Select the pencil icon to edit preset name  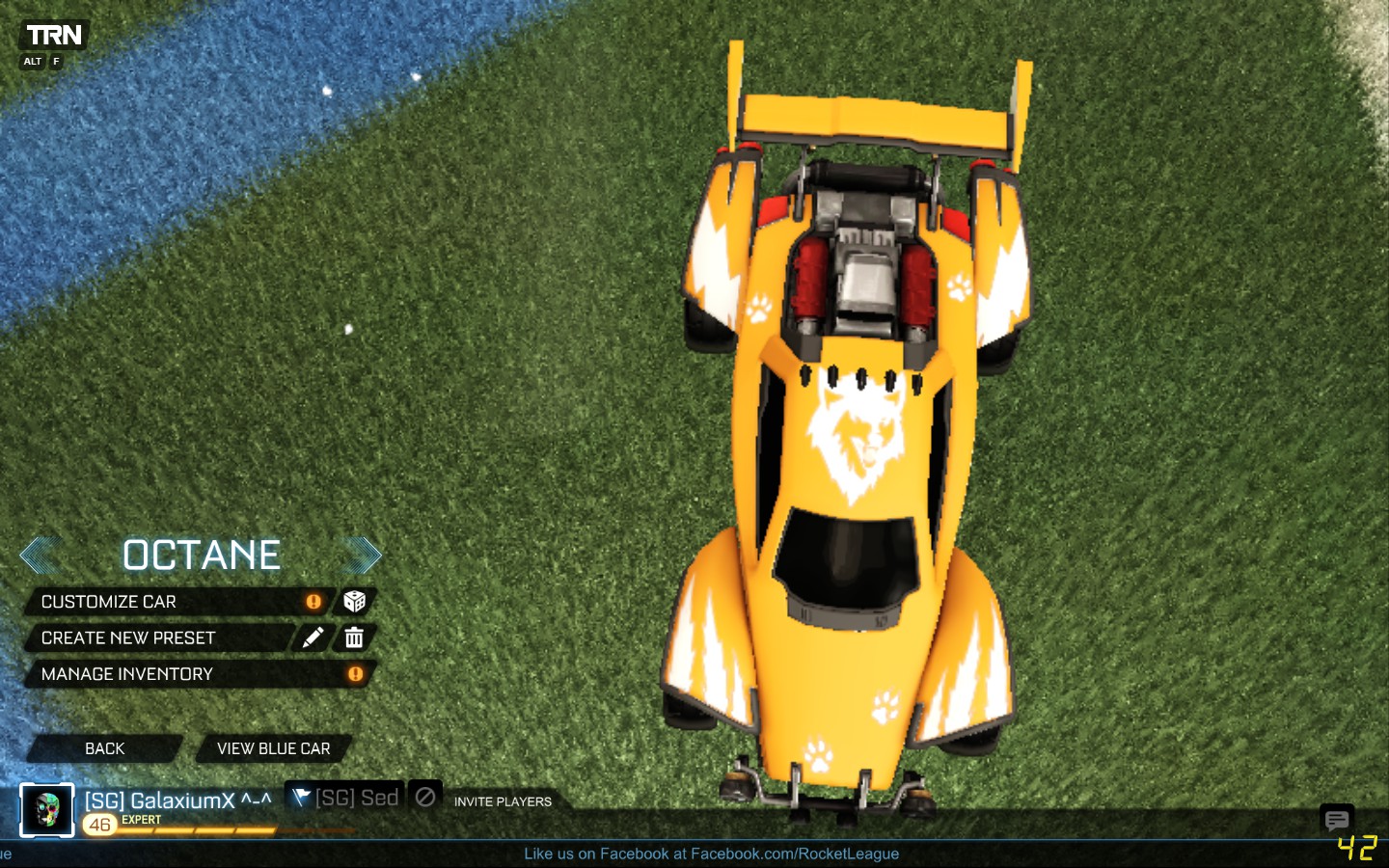pos(312,637)
